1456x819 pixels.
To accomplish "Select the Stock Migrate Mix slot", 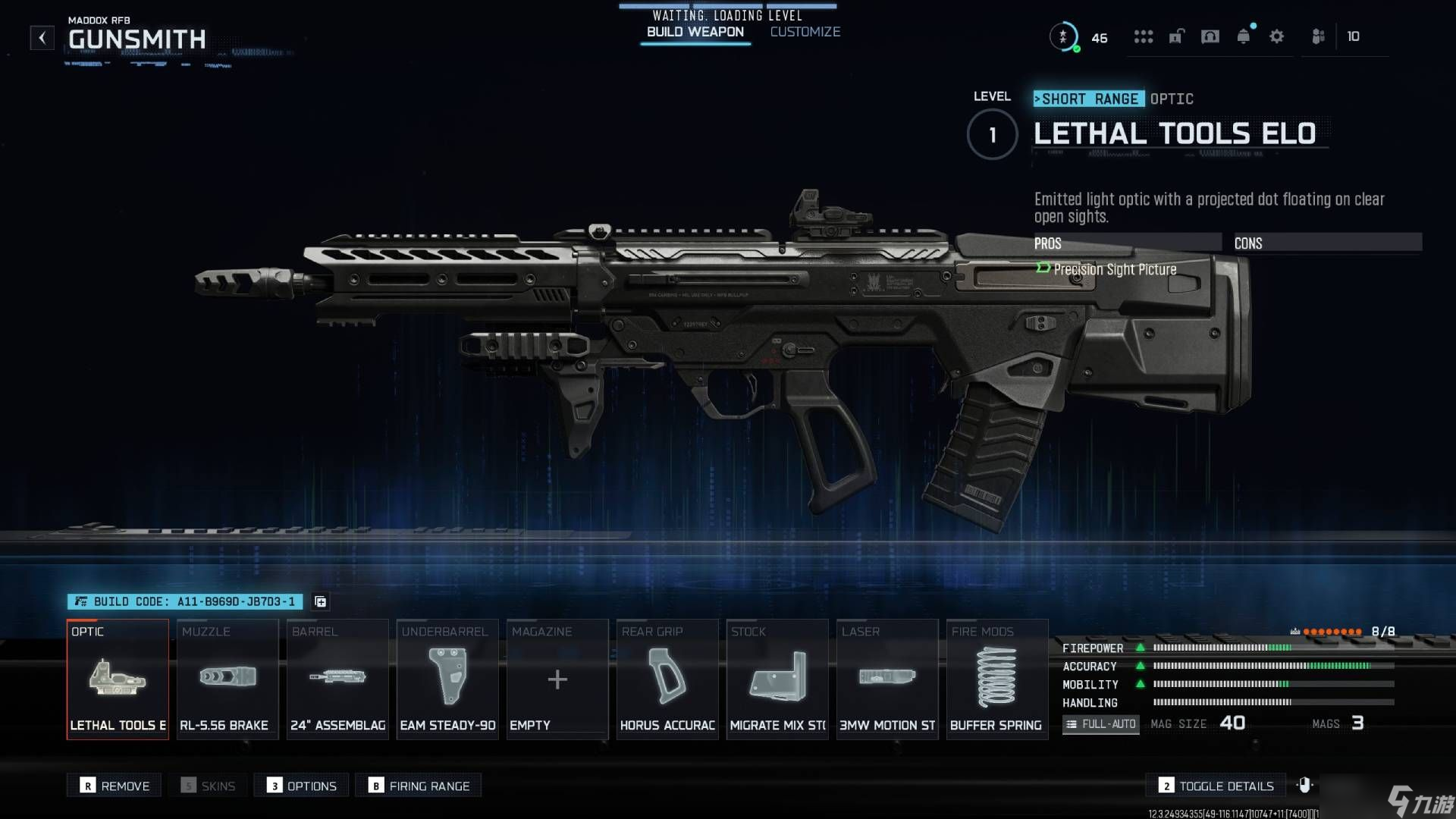I will point(777,679).
